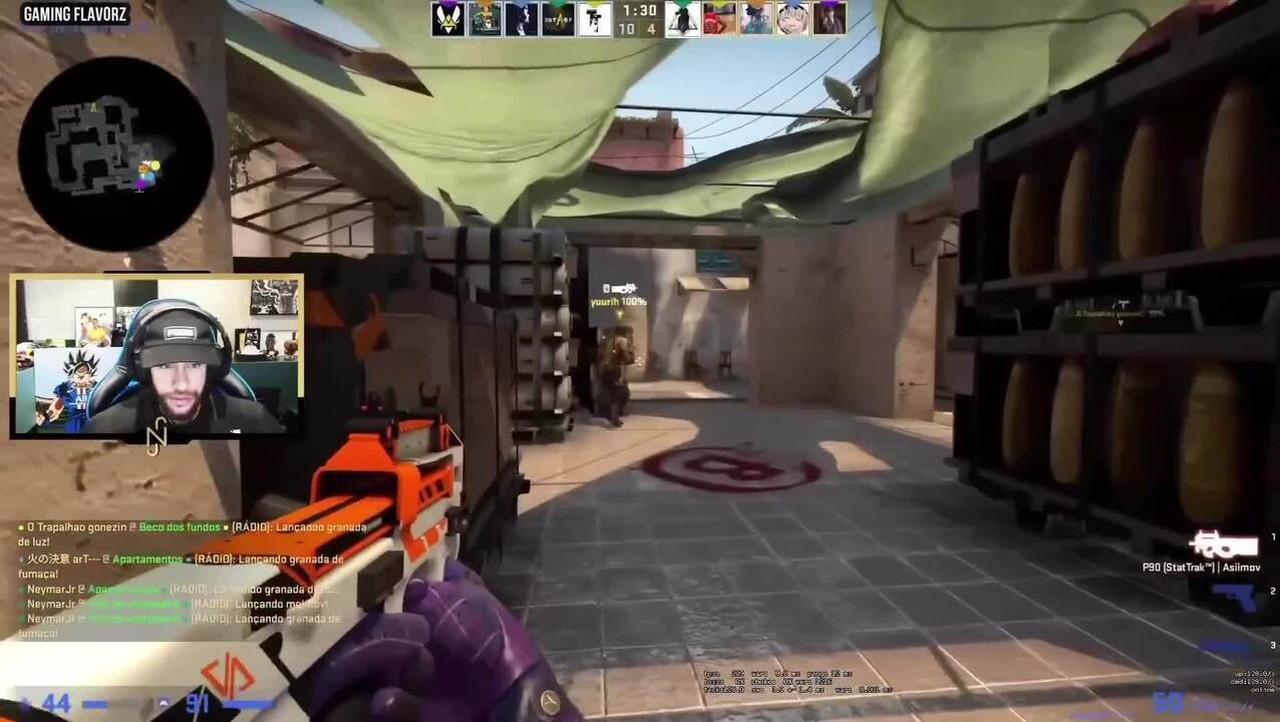Image resolution: width=1280 pixels, height=722 pixels.
Task: Click the health cross icon beside the 44 counter
Action: 27,701
